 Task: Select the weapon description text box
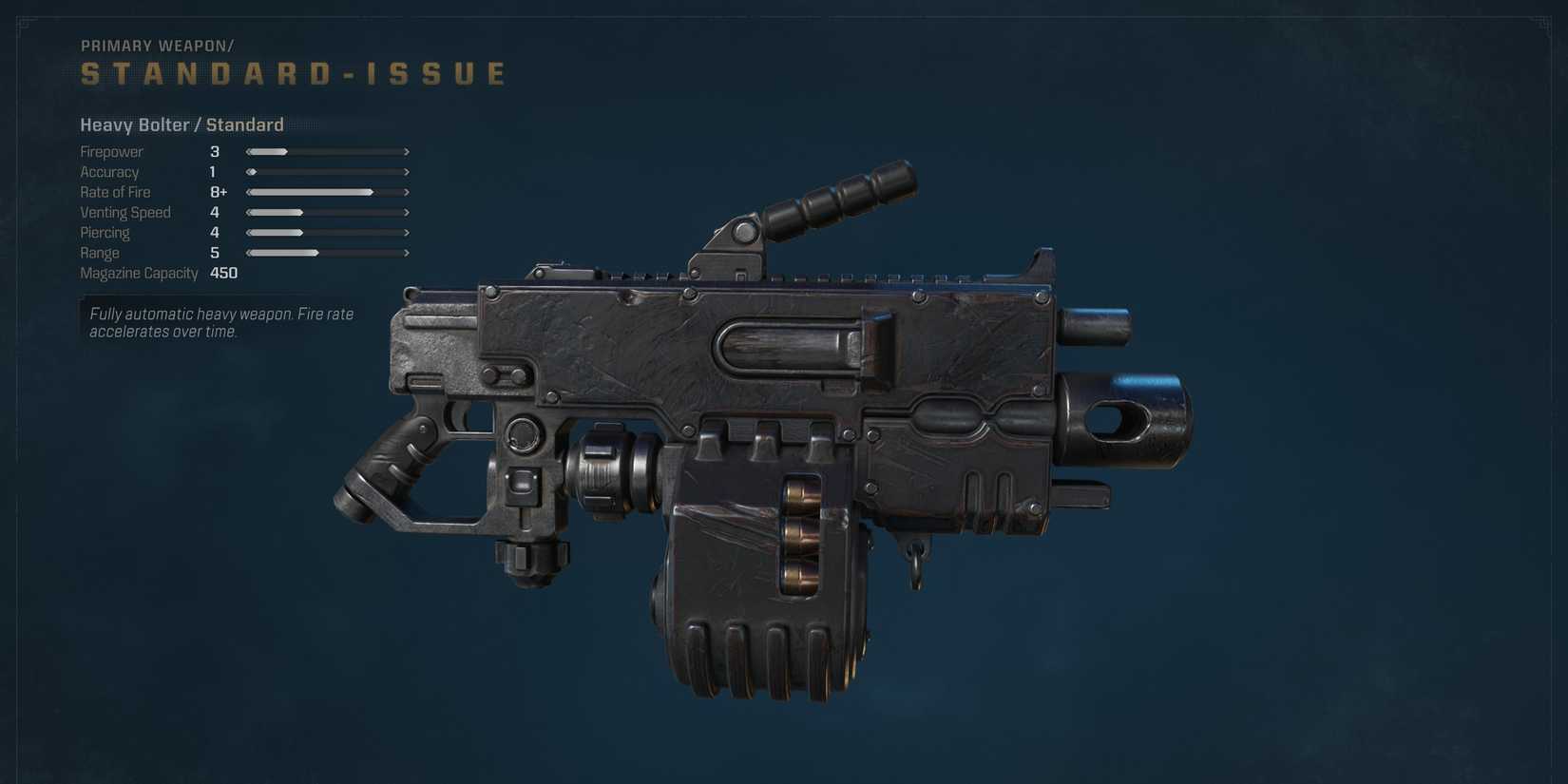pyautogui.click(x=220, y=322)
